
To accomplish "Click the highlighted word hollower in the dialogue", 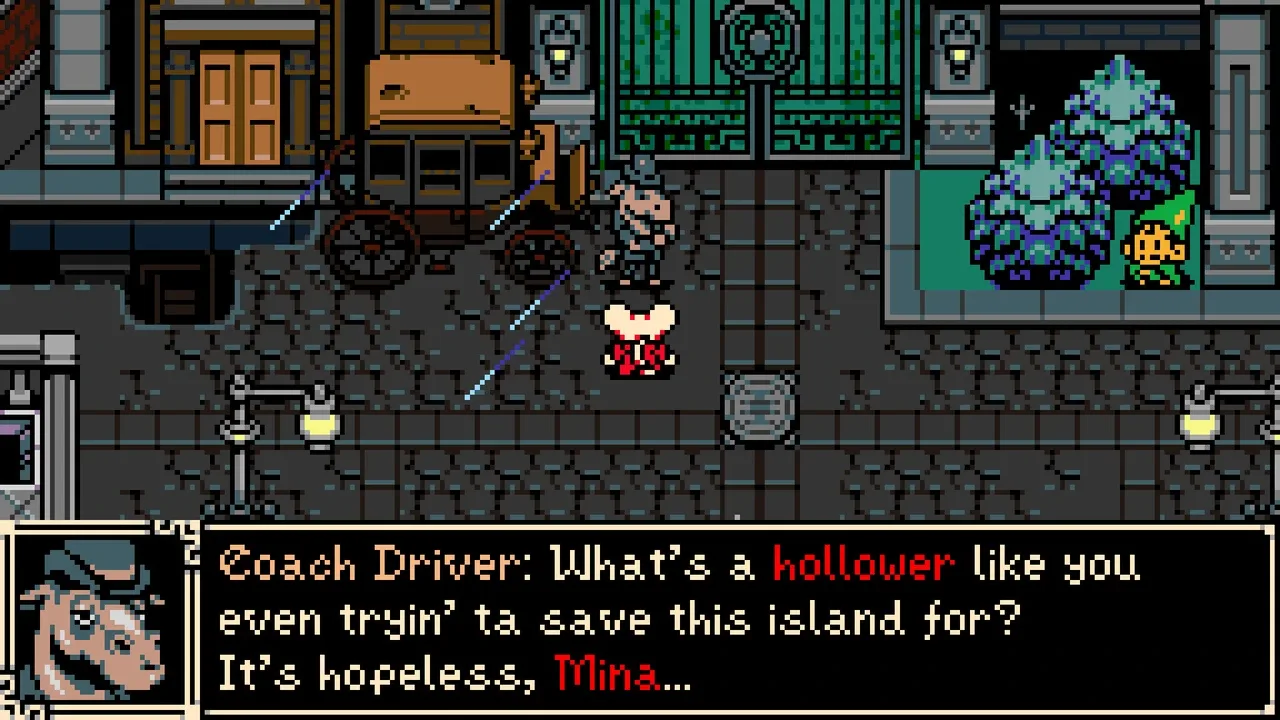I will click(x=860, y=563).
